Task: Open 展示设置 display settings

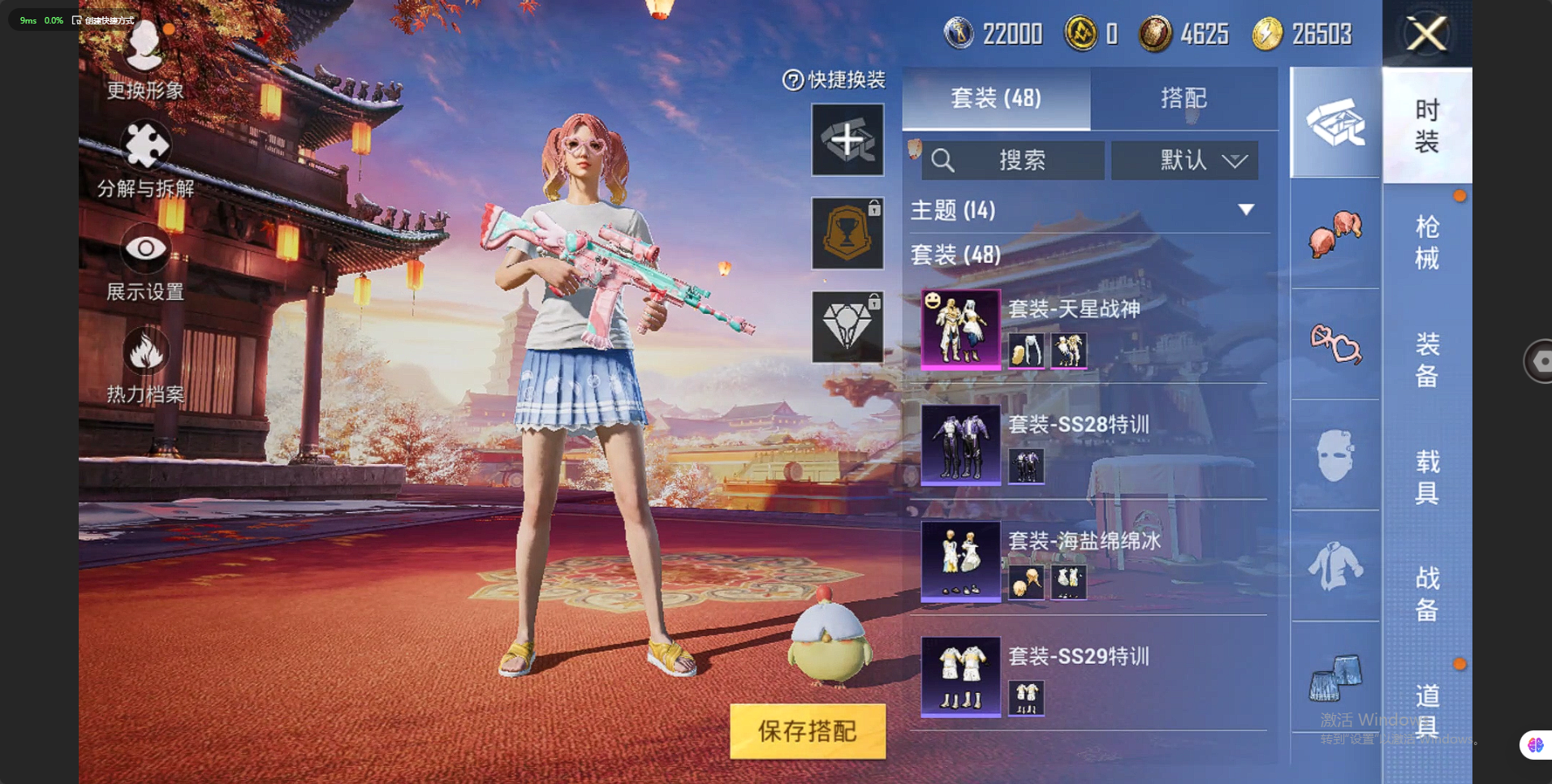Action: (x=145, y=263)
